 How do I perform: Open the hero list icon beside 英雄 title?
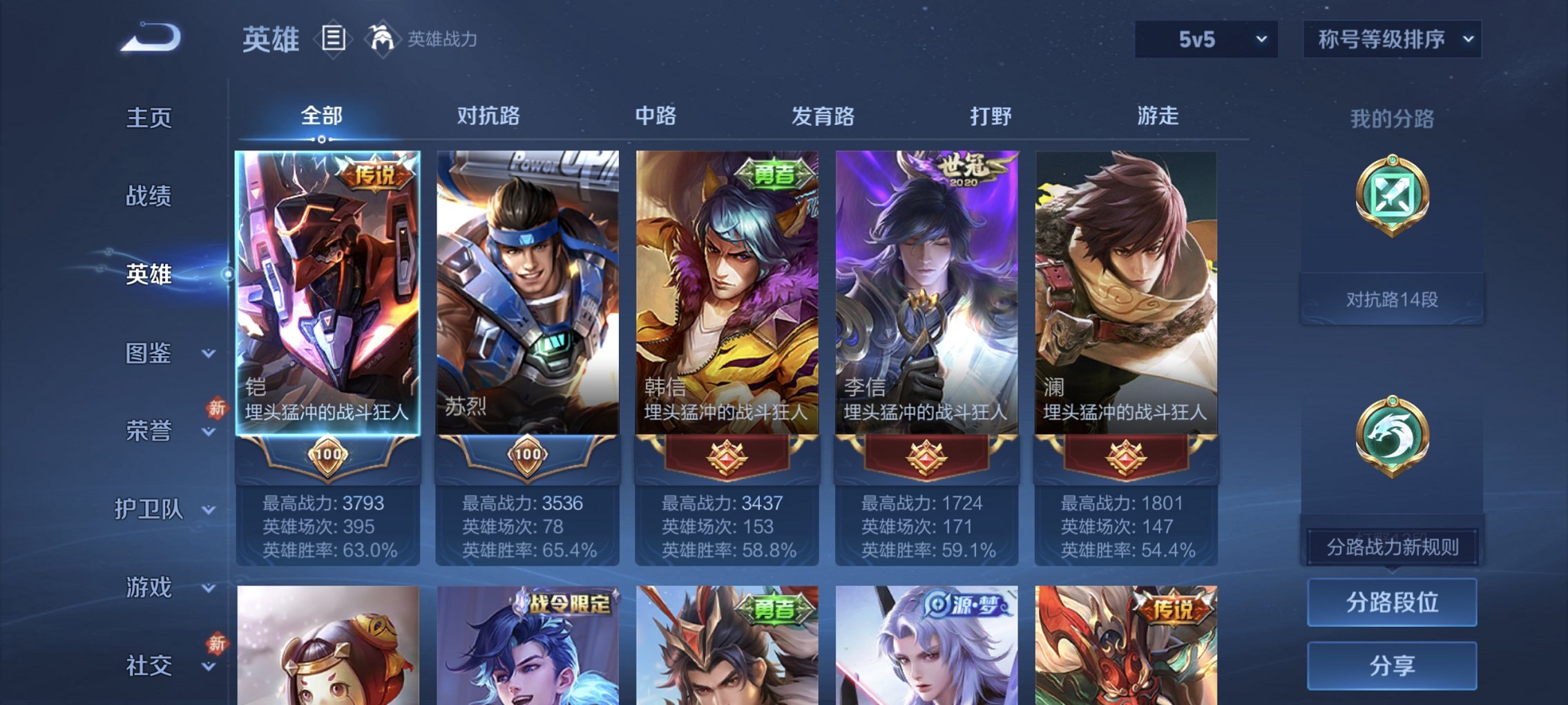(334, 38)
